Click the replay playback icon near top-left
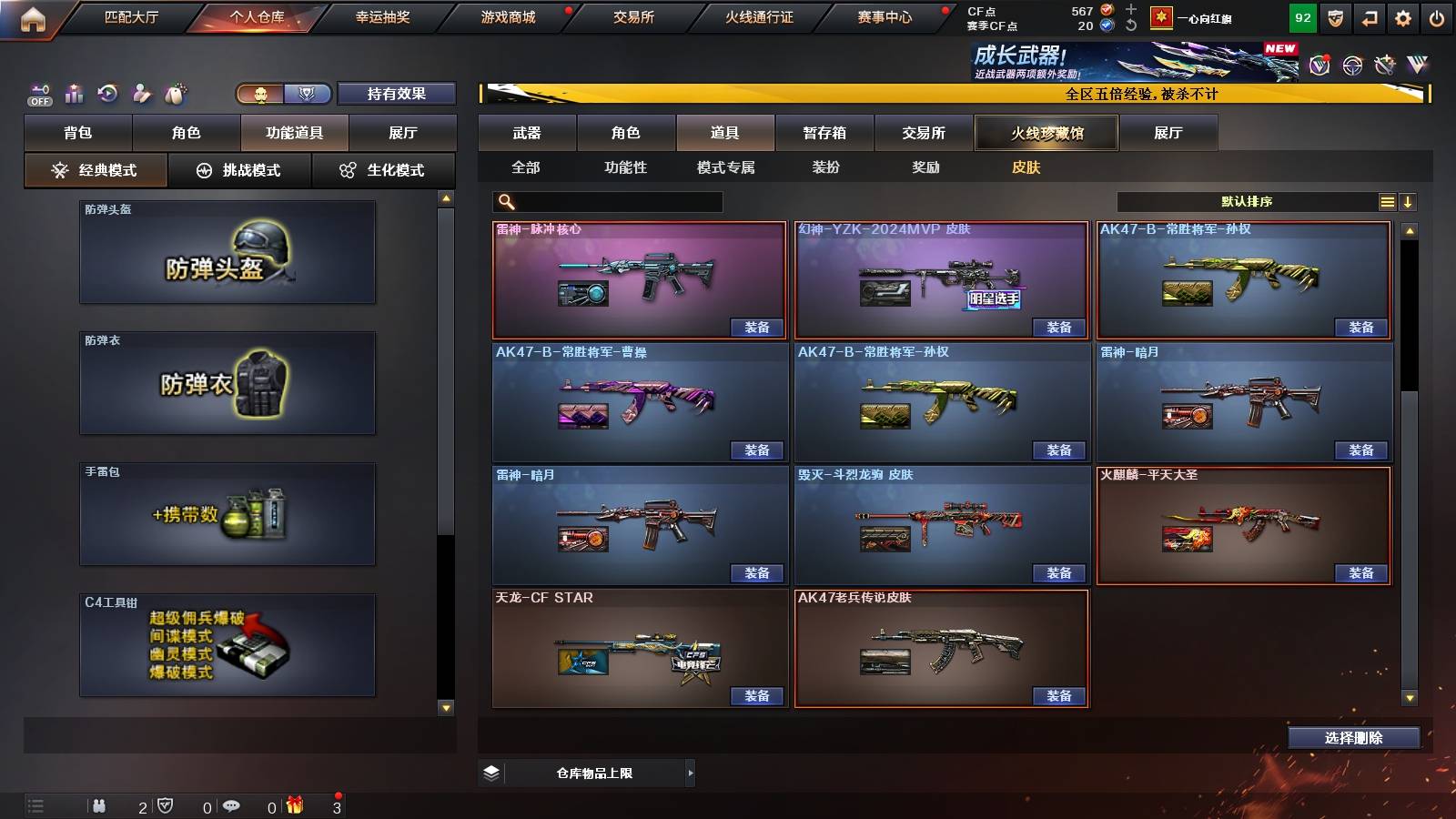1456x819 pixels. tap(108, 93)
